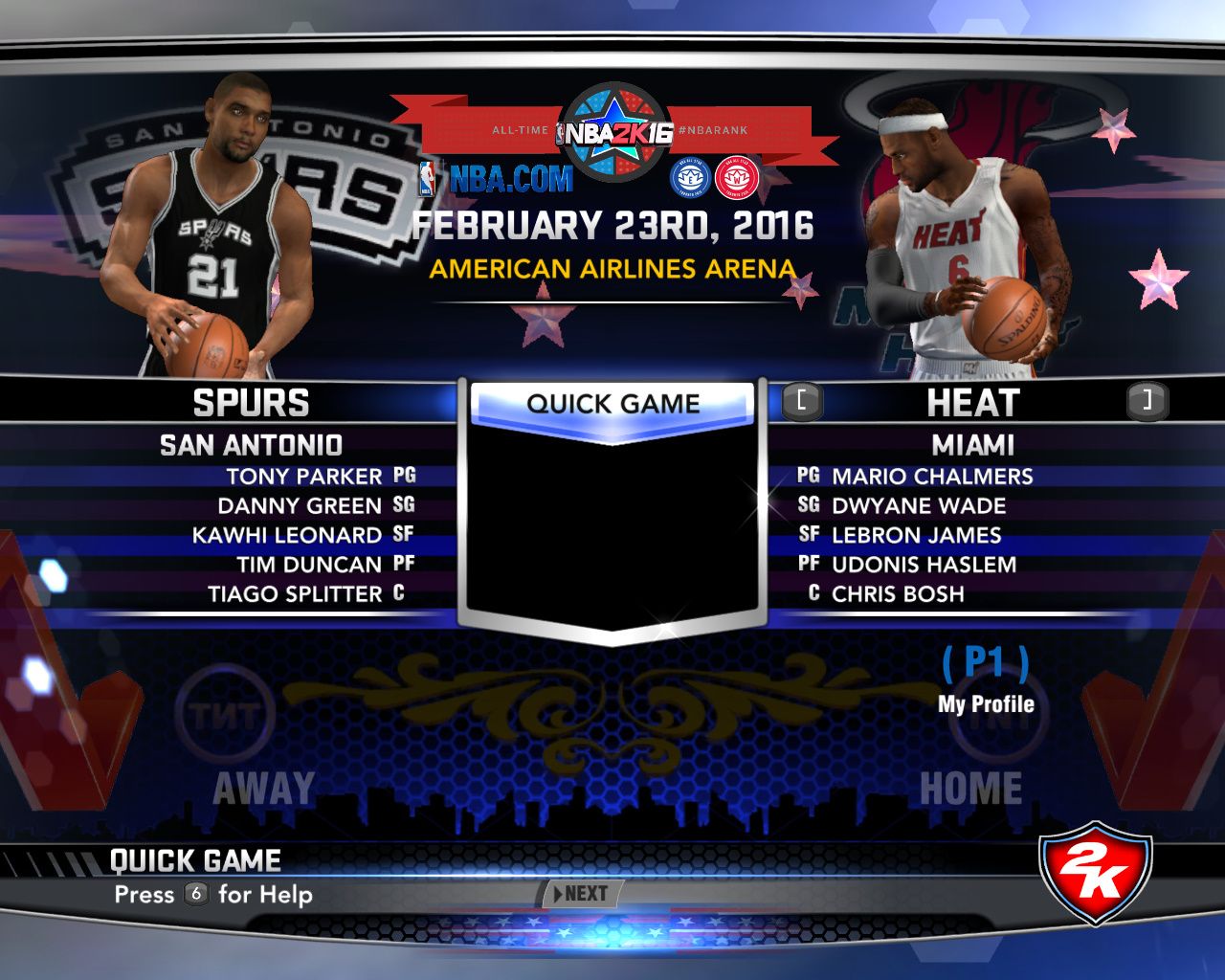The height and width of the screenshot is (980, 1225).
Task: Pick Kawhi Leonard from the starters
Action: click(287, 536)
